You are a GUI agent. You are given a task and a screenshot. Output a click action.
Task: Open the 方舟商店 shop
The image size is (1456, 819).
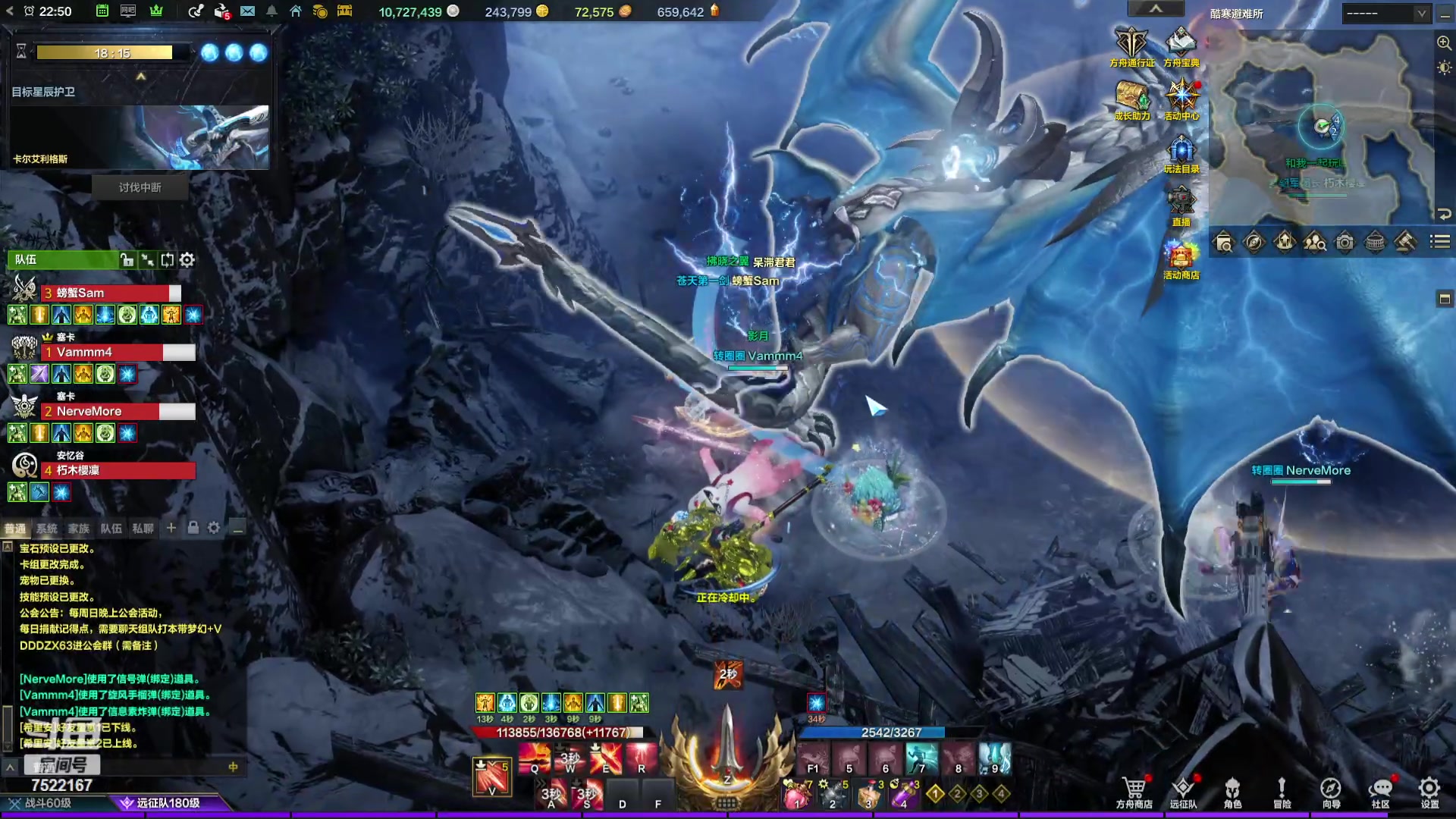point(1134,792)
